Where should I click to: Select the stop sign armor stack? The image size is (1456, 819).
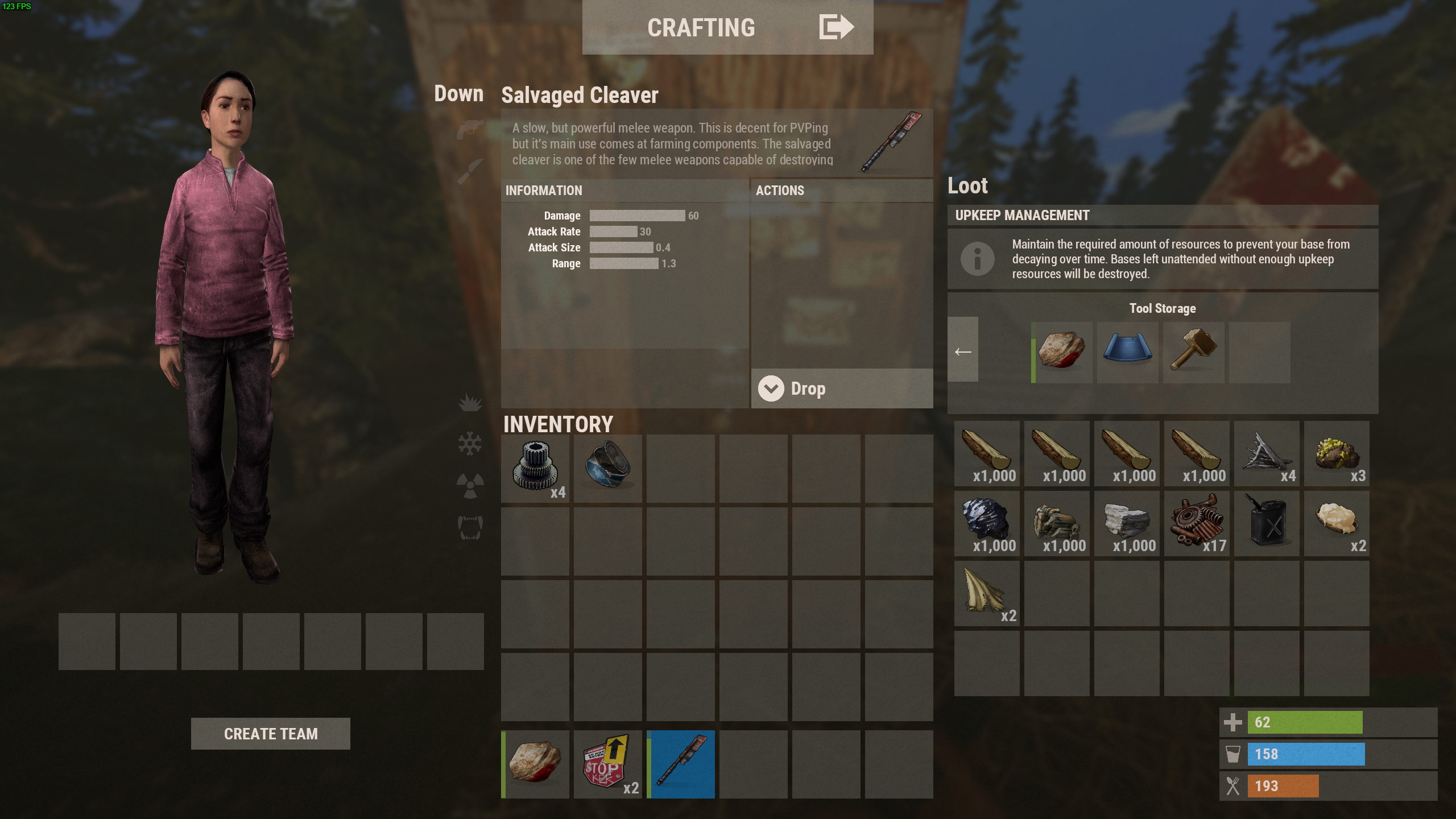click(607, 764)
